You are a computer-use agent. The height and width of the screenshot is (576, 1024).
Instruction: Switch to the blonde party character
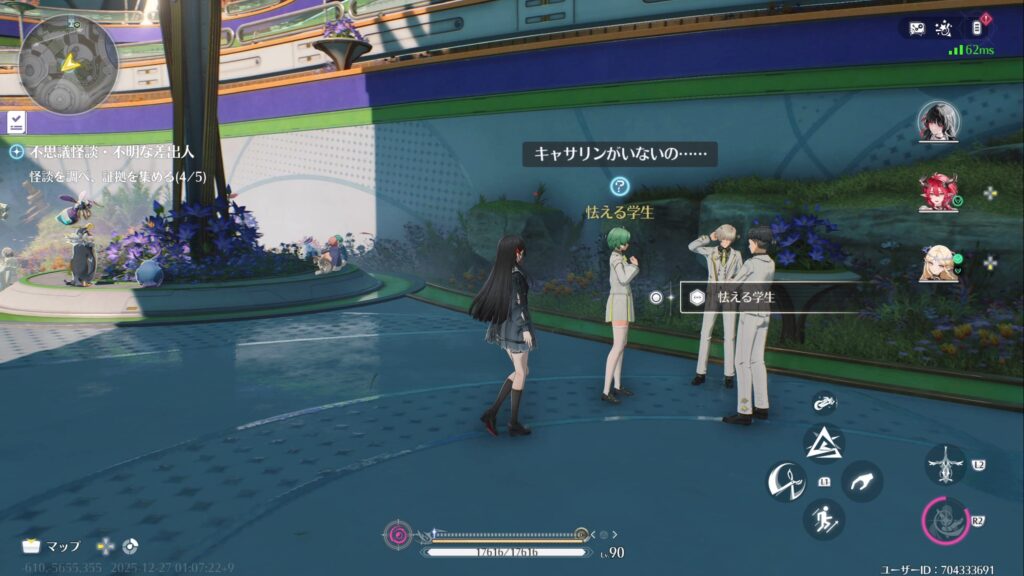(938, 263)
